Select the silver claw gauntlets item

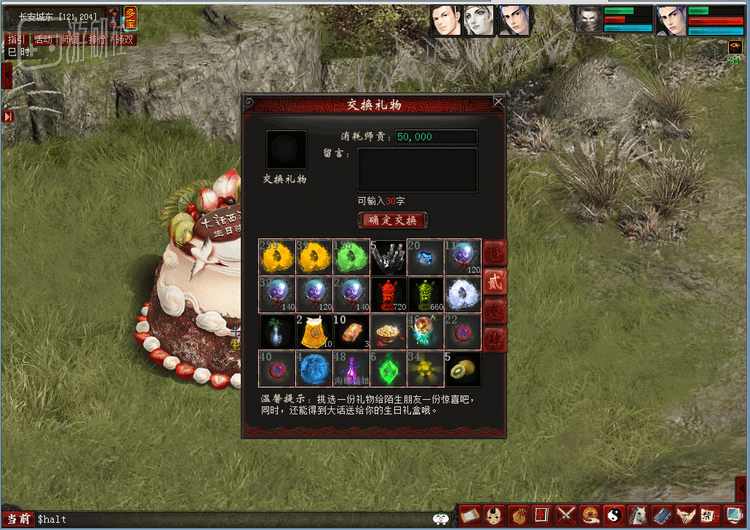click(387, 257)
